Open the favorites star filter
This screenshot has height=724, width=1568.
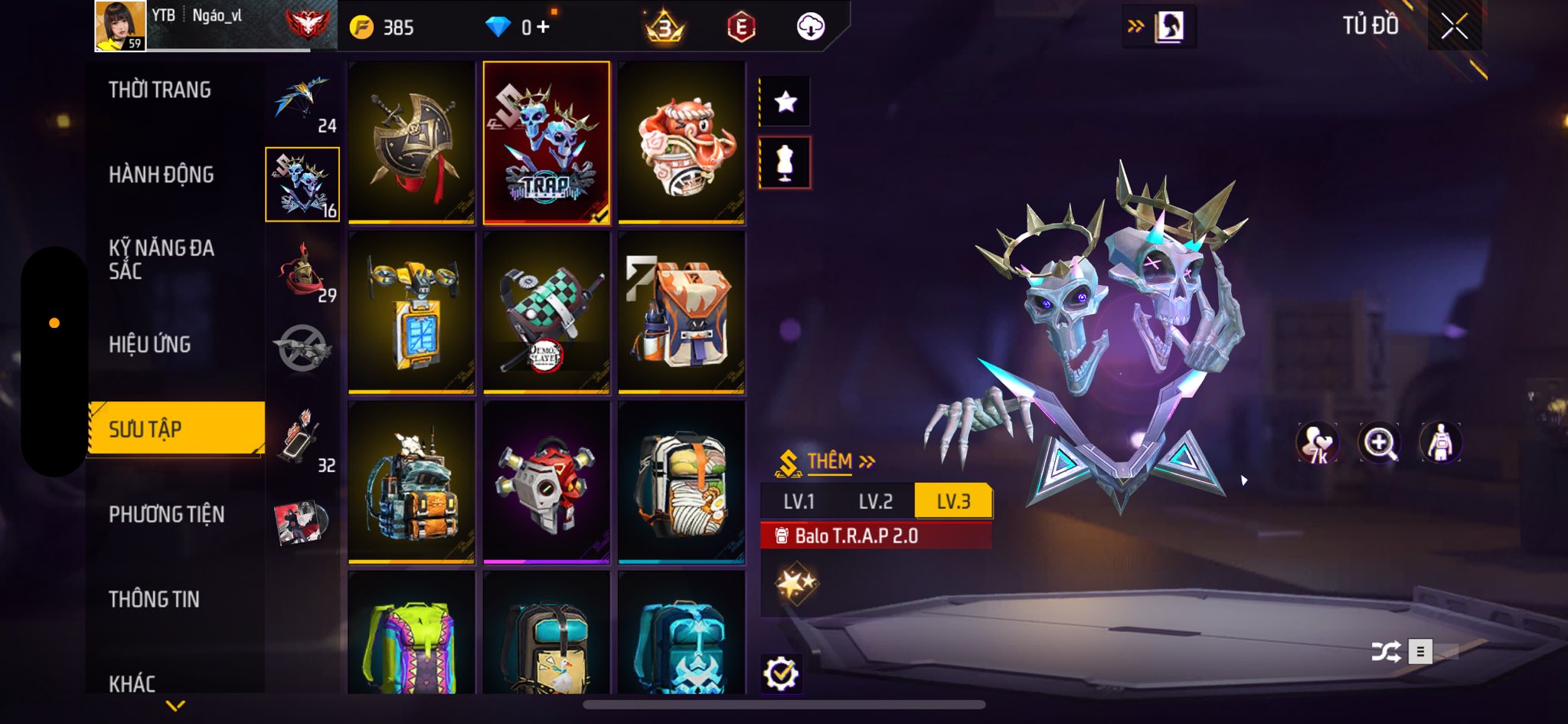tap(786, 102)
